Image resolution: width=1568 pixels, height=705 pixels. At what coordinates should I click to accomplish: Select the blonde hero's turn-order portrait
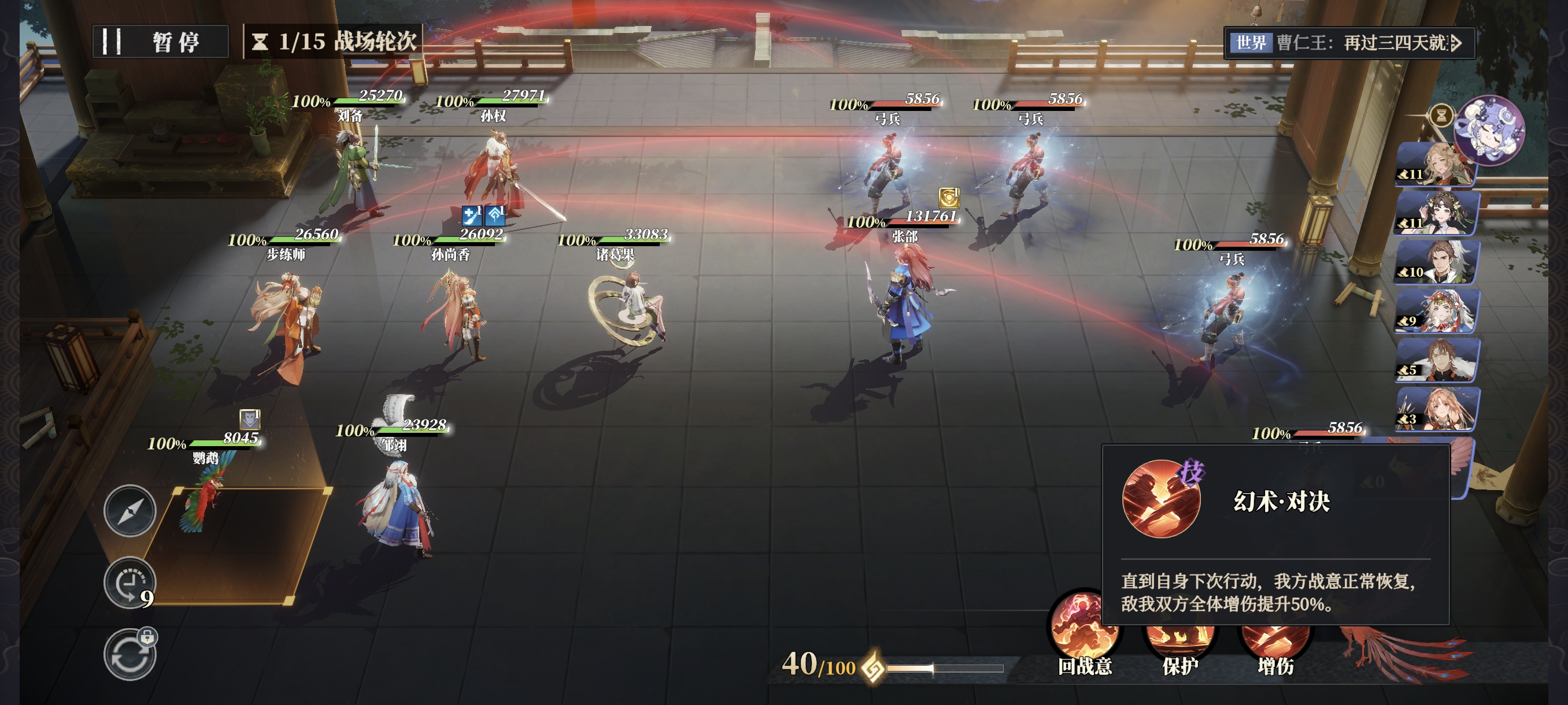(x=1437, y=165)
